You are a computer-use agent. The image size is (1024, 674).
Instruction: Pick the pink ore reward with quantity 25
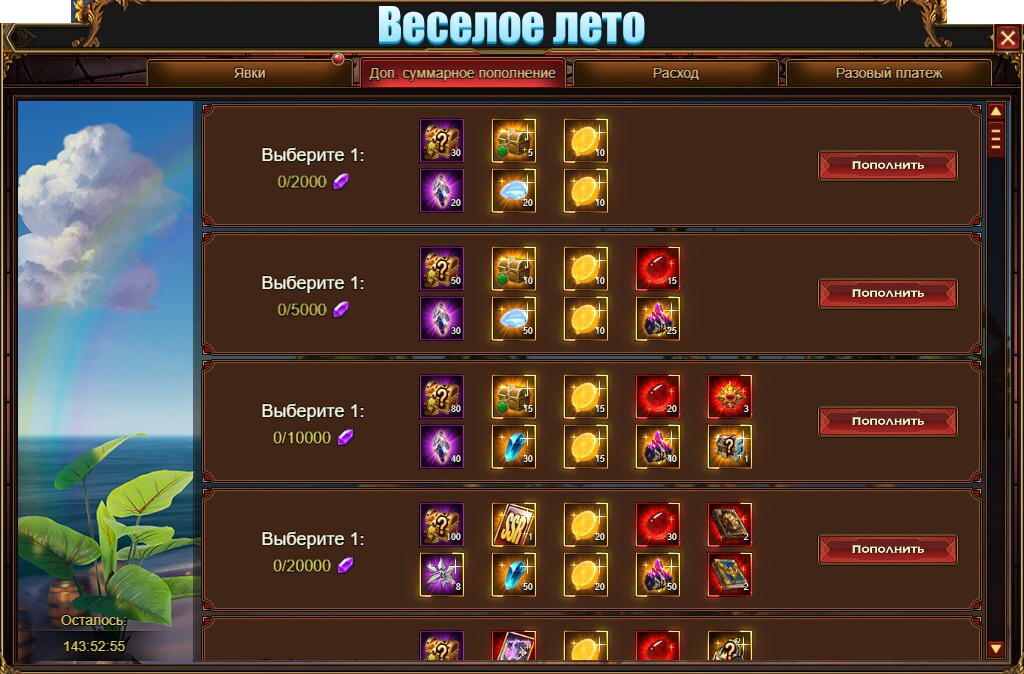pyautogui.click(x=657, y=318)
